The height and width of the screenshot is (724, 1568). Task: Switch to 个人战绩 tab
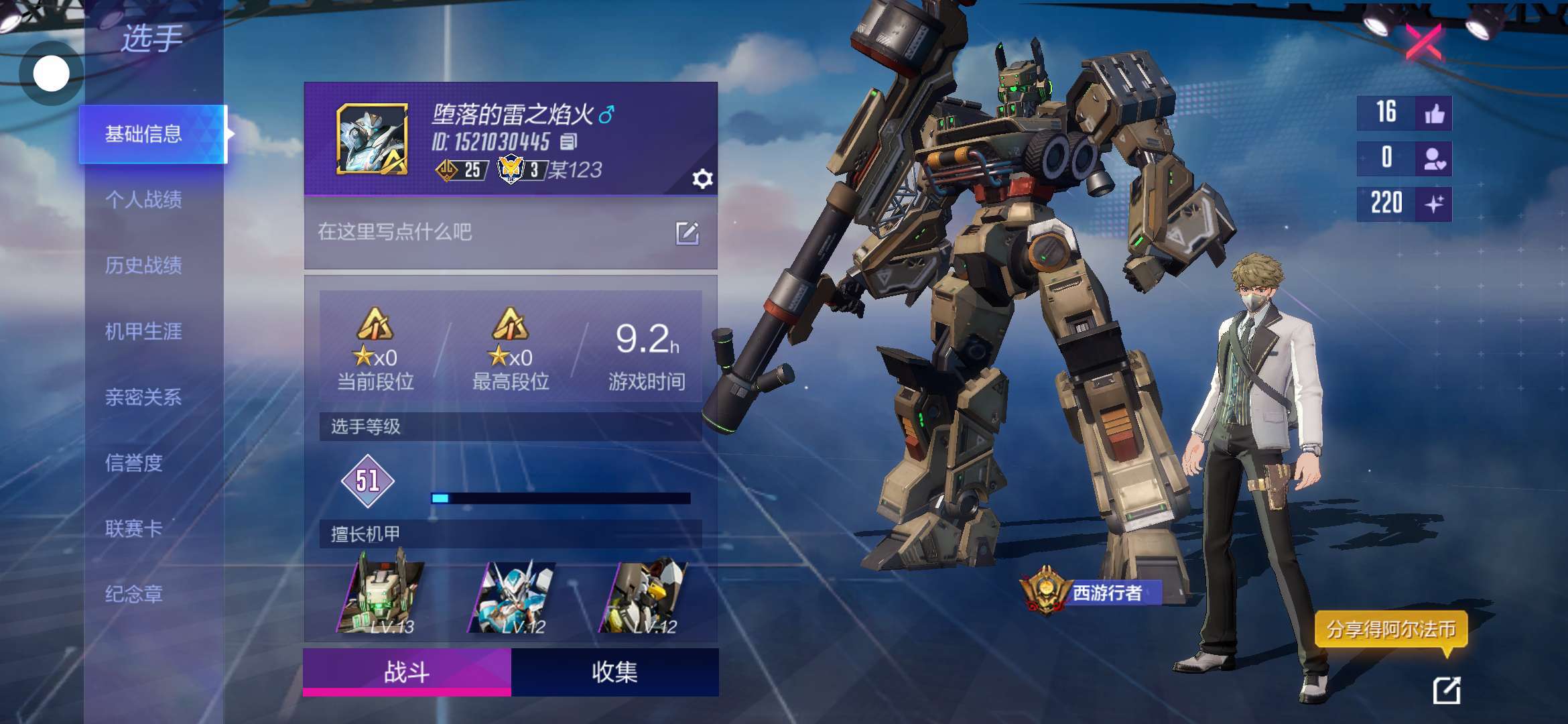pyautogui.click(x=143, y=199)
